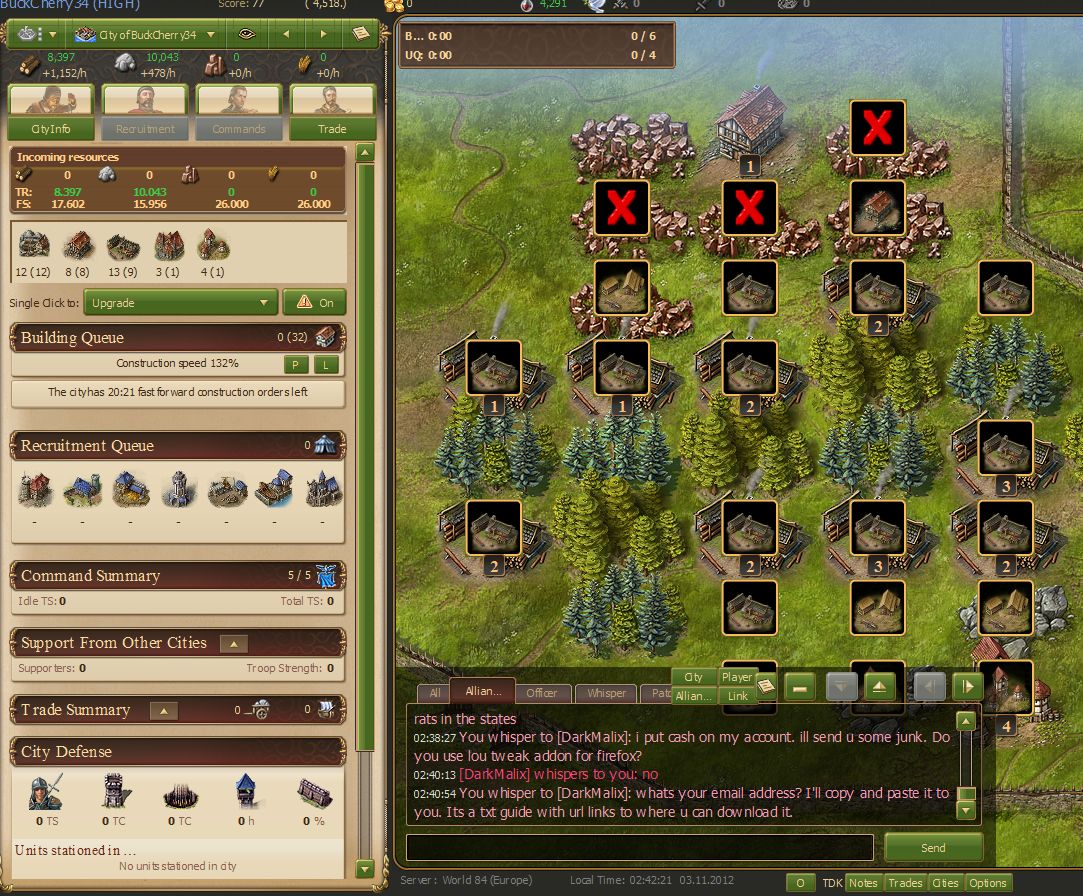
Task: Switch to the Officer chat tab
Action: (542, 693)
